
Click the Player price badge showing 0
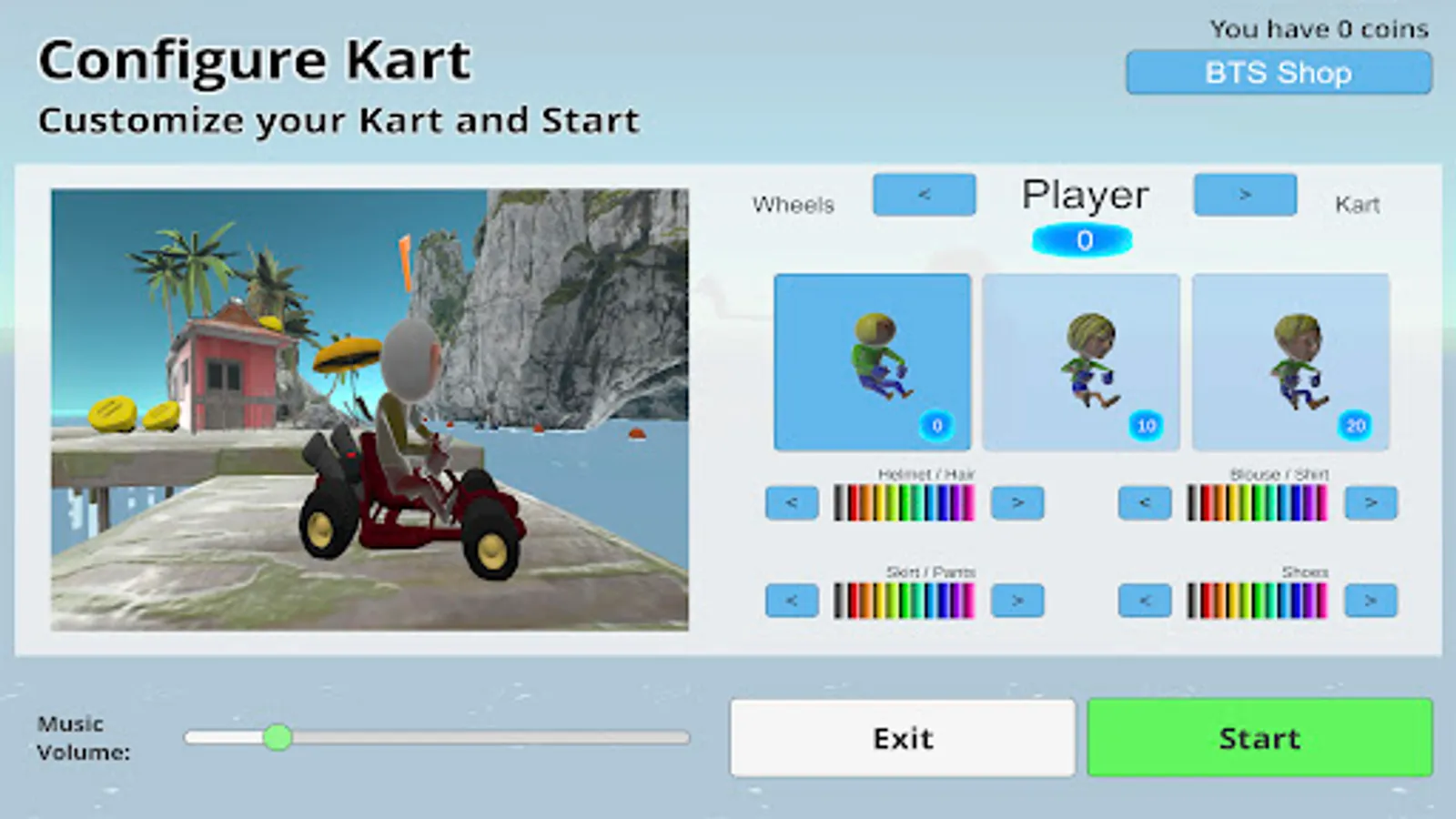1083,239
